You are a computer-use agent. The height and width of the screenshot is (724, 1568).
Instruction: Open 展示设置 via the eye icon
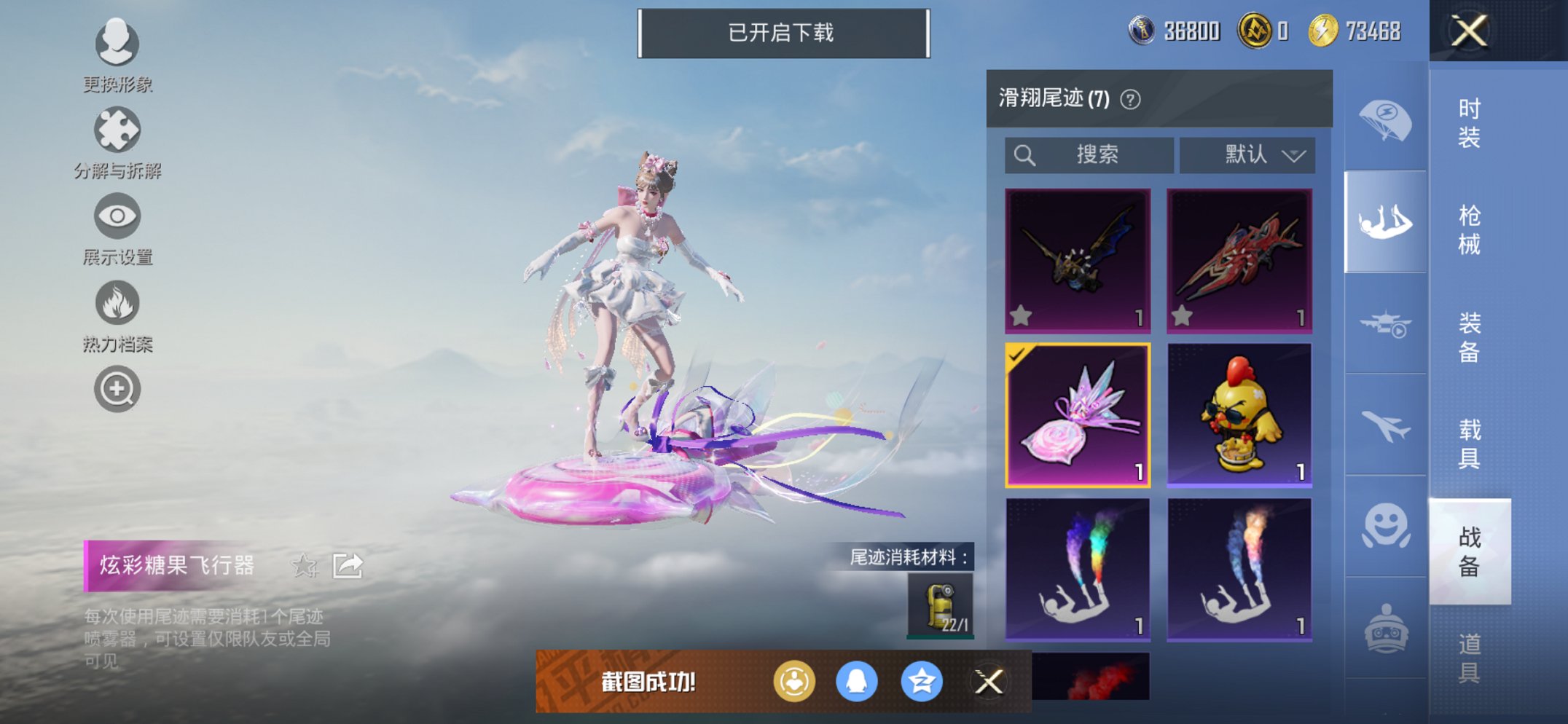click(117, 216)
